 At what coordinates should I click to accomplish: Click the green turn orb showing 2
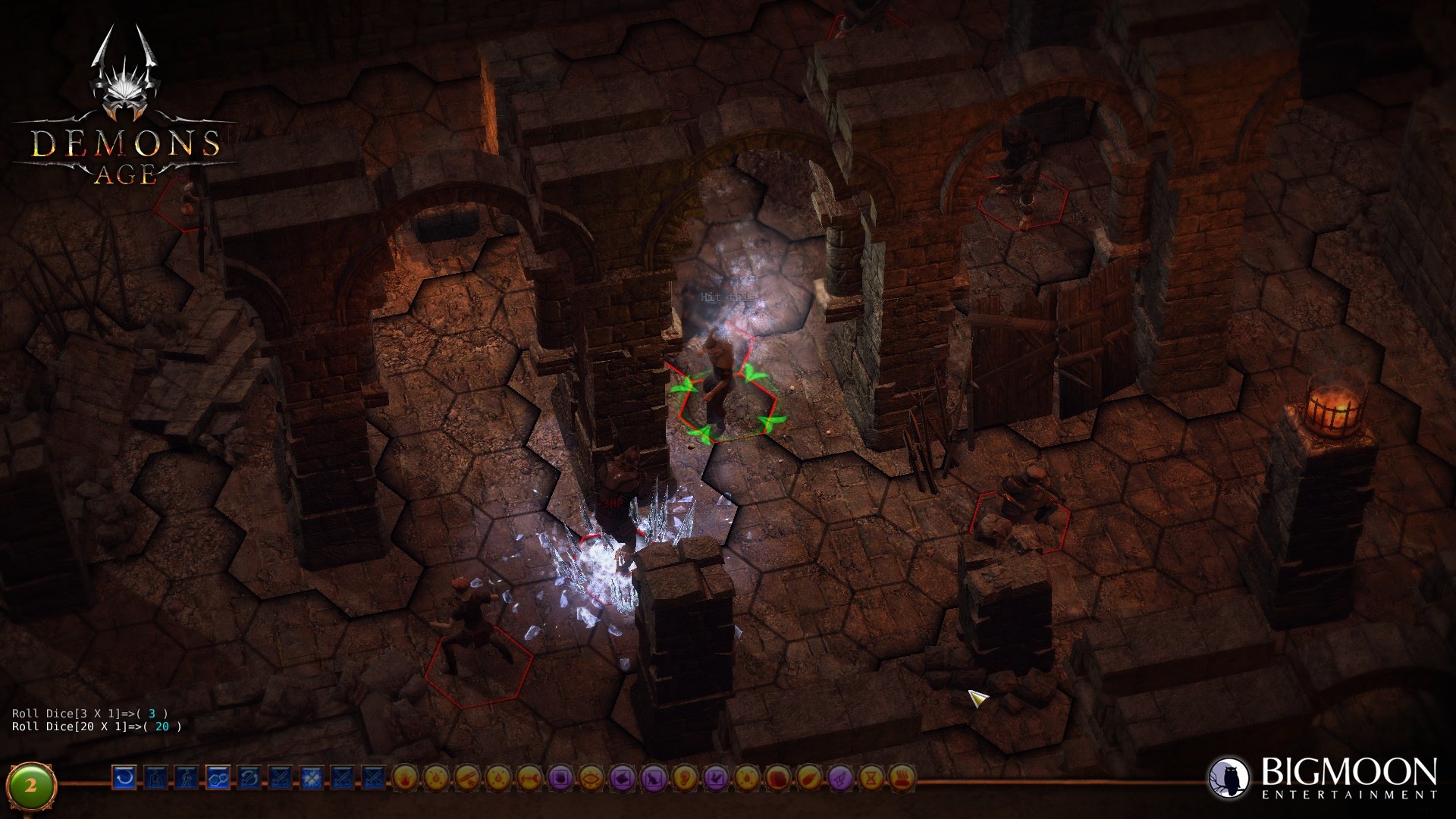coord(31,786)
